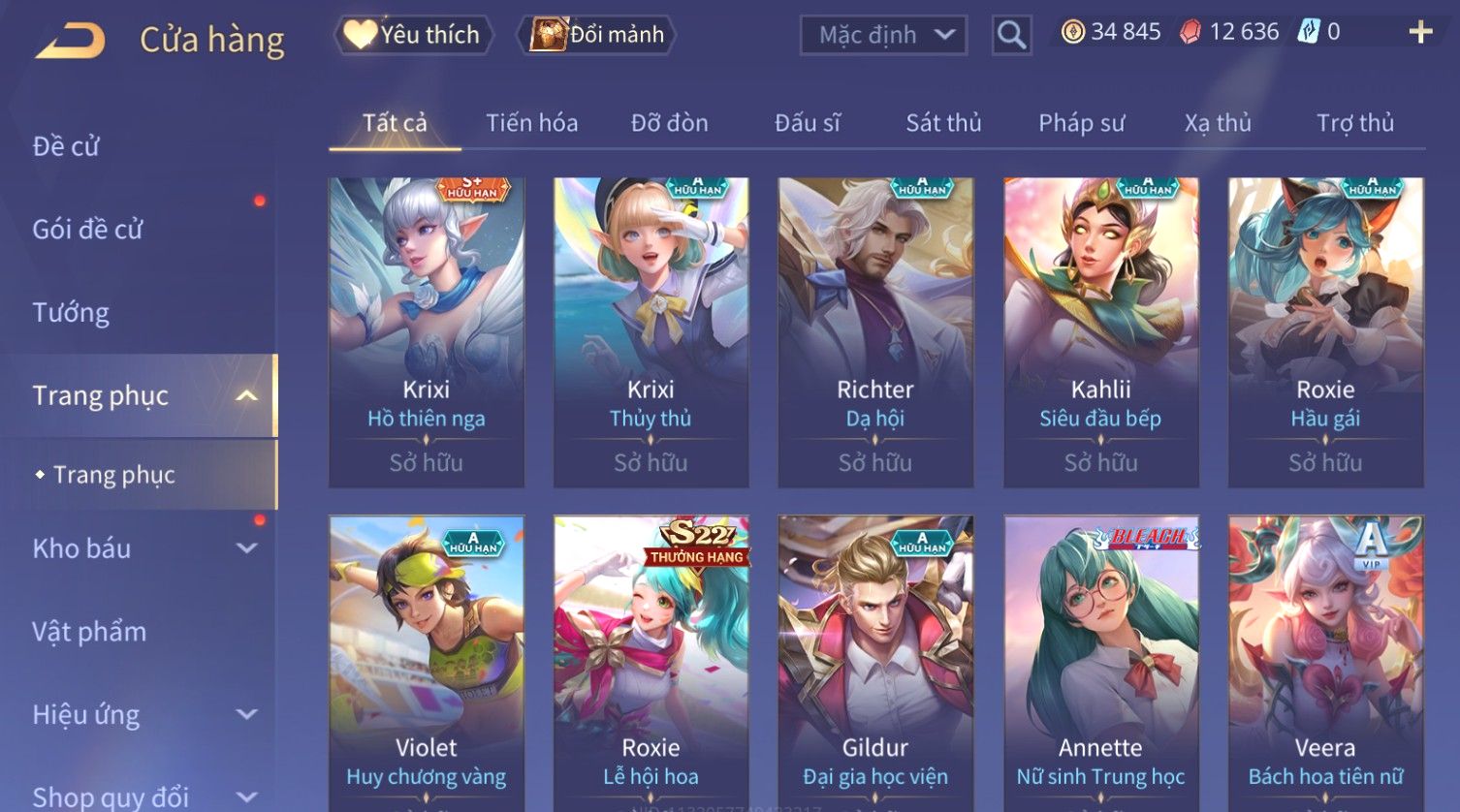Select Annette Nữ sinh Trung học skin
Viewport: 1460px width, 812px height.
pyautogui.click(x=1100, y=664)
